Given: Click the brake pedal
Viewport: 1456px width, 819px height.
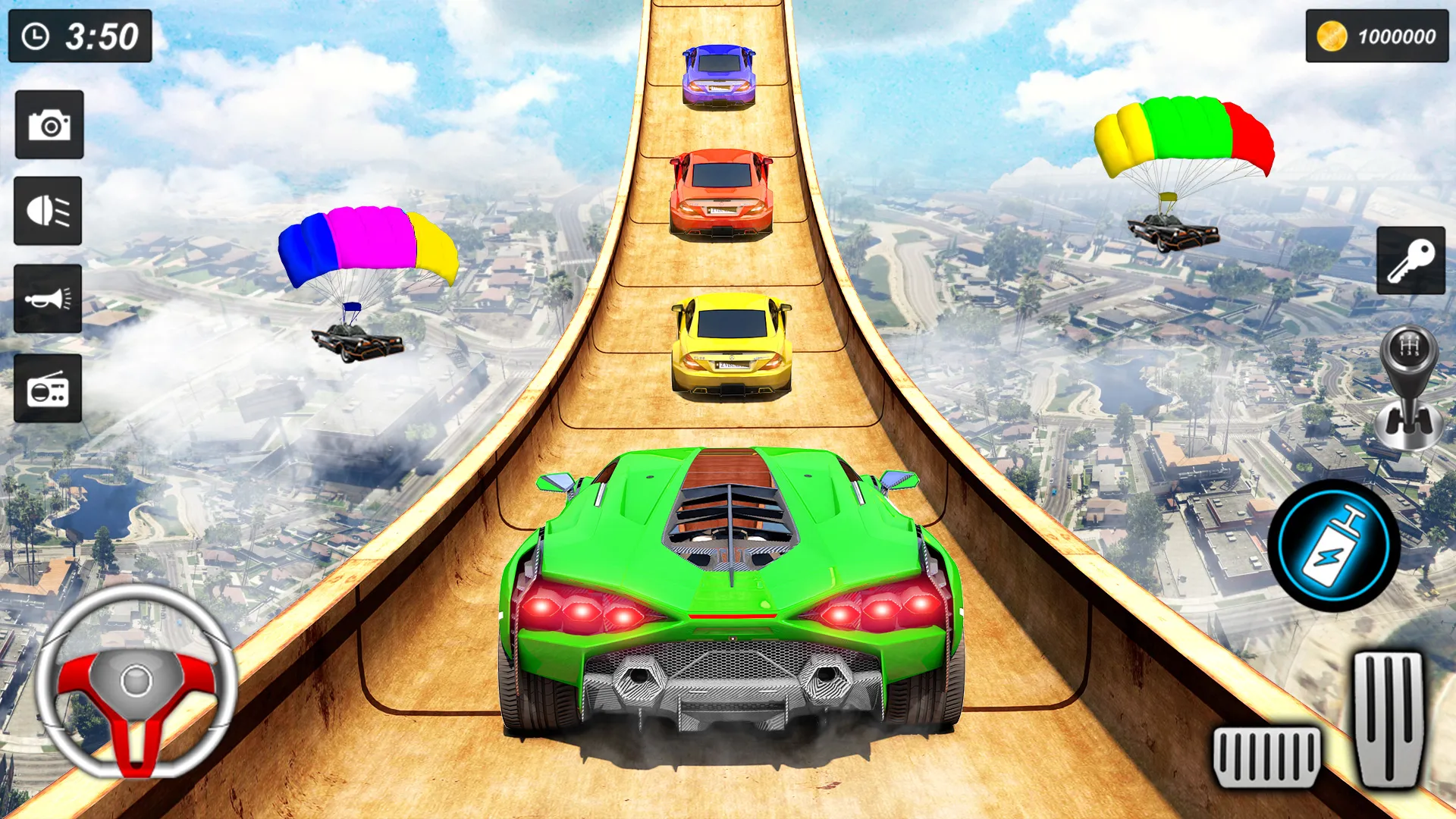Looking at the screenshot, I should (1266, 756).
